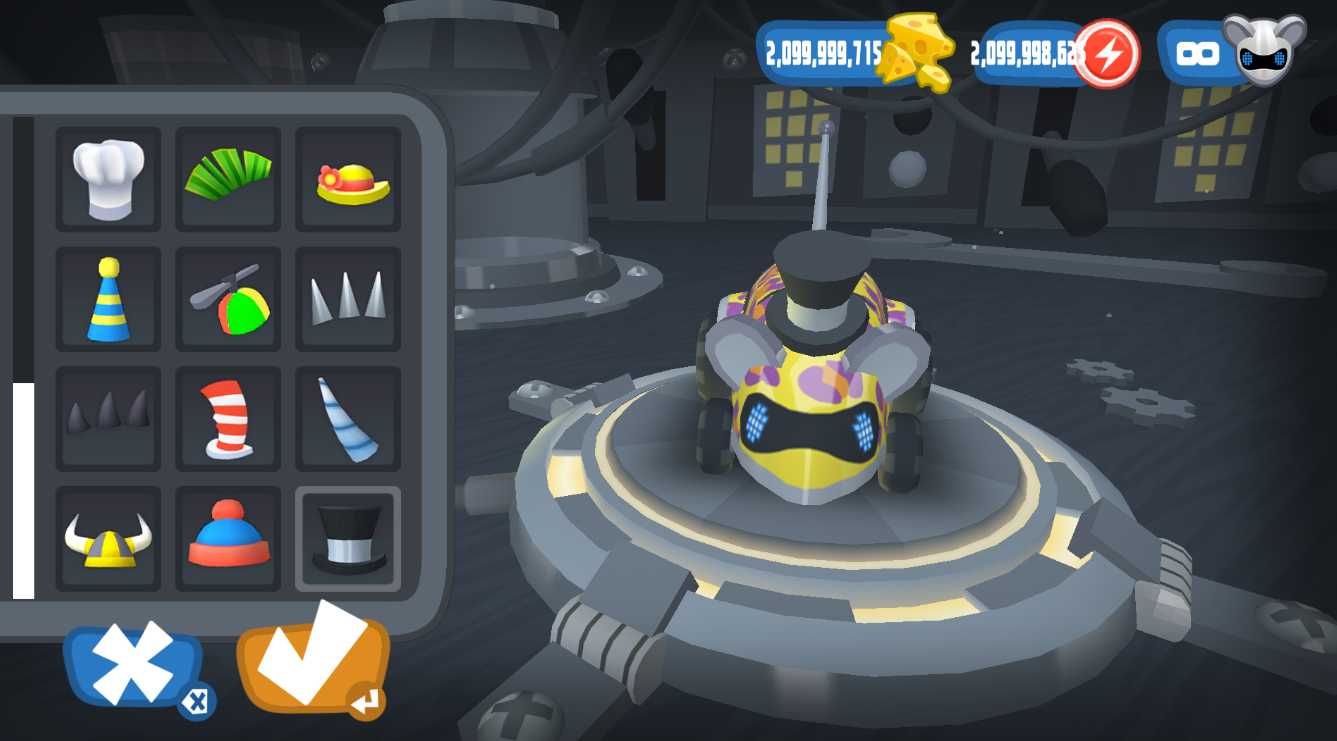
Task: Pick the blue striped unicorn horn
Action: click(348, 419)
